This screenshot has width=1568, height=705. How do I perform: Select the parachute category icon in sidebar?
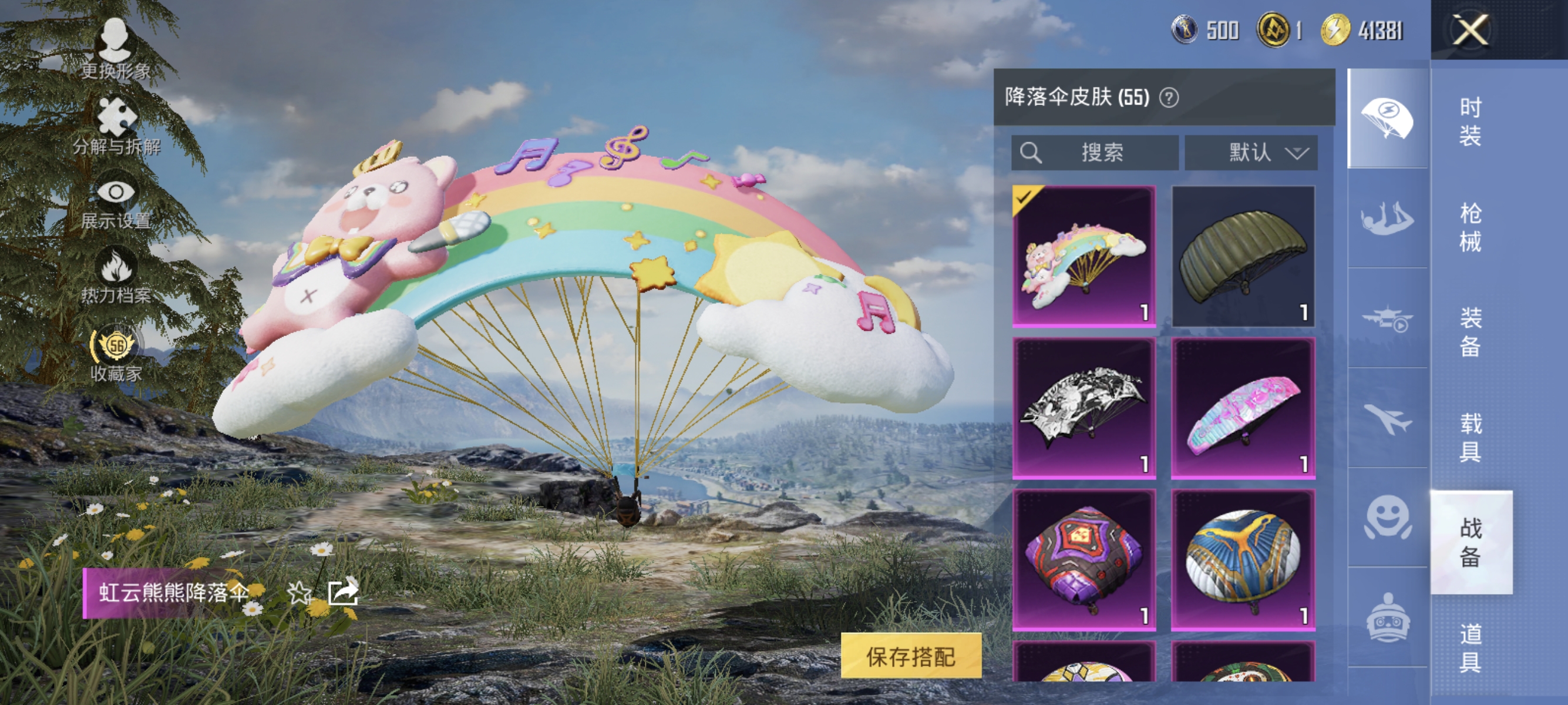[1388, 116]
